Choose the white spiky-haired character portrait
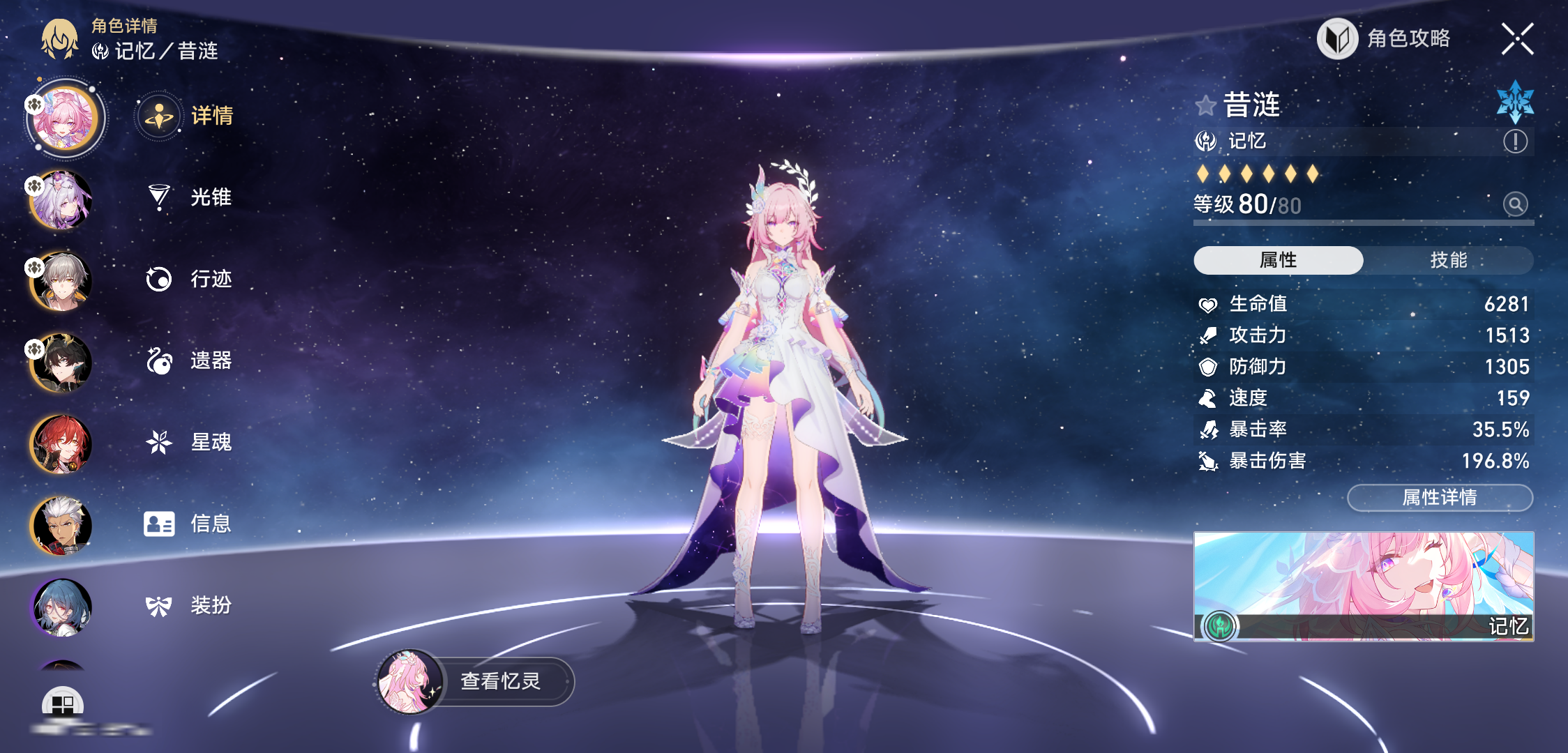Image resolution: width=1568 pixels, height=753 pixels. [x=61, y=525]
